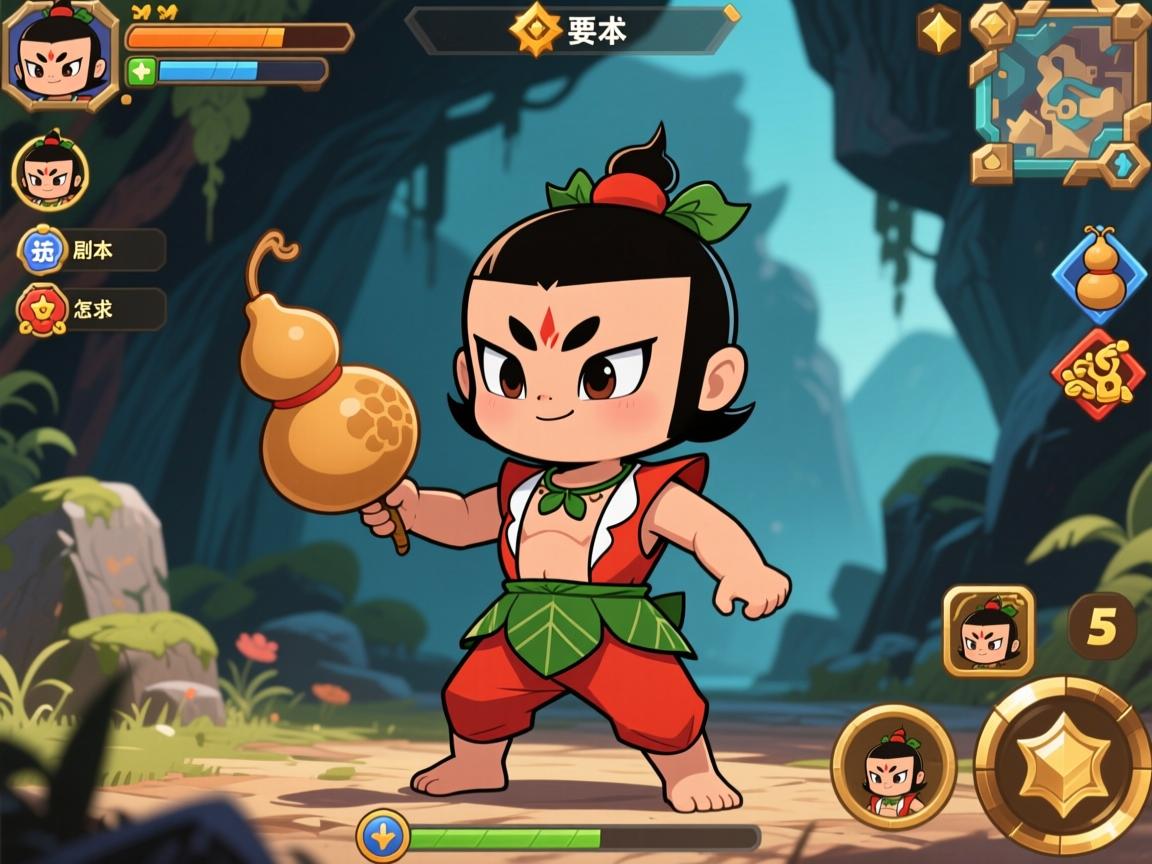Screen dimensions: 1152x864
Task: Select the round party member portrait
Action: [50, 173]
